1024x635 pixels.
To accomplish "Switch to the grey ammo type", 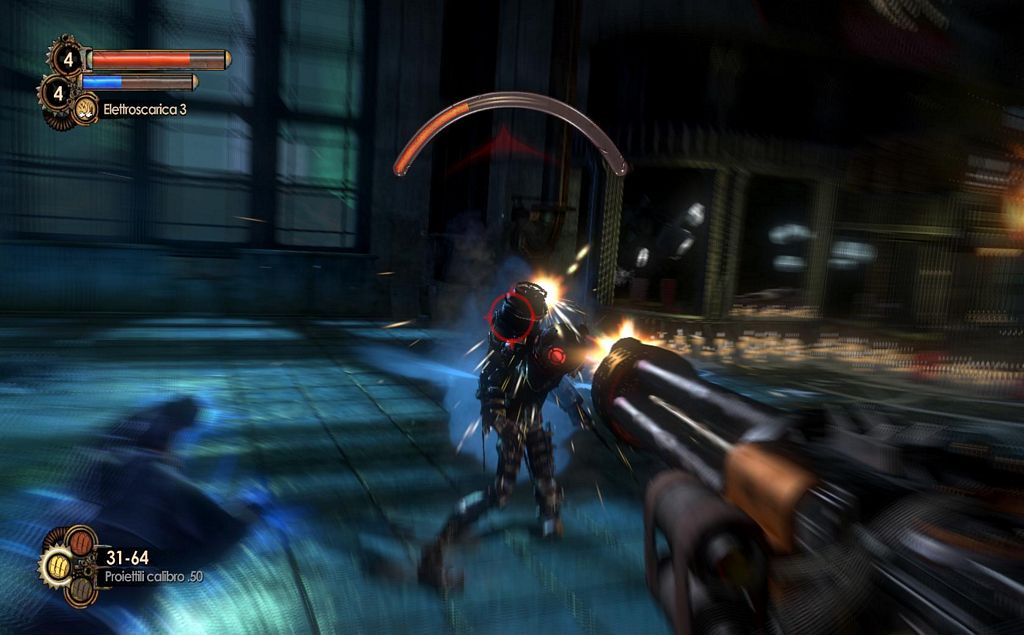I will (80, 589).
